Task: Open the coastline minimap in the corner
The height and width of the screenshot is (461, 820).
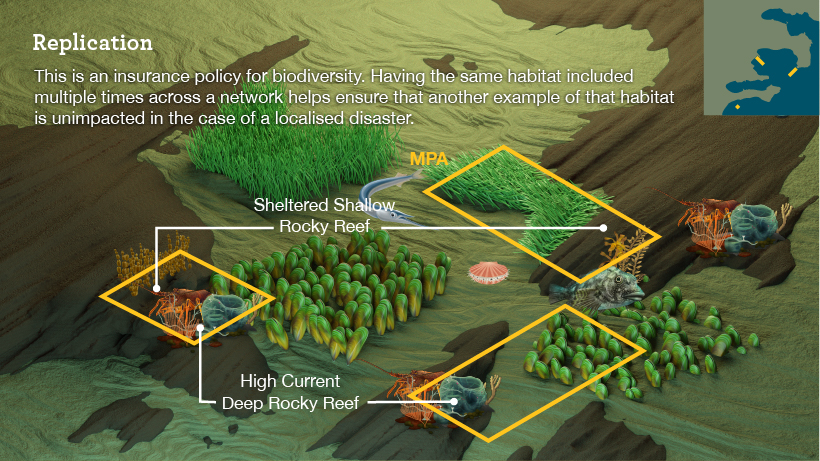Action: (761, 59)
